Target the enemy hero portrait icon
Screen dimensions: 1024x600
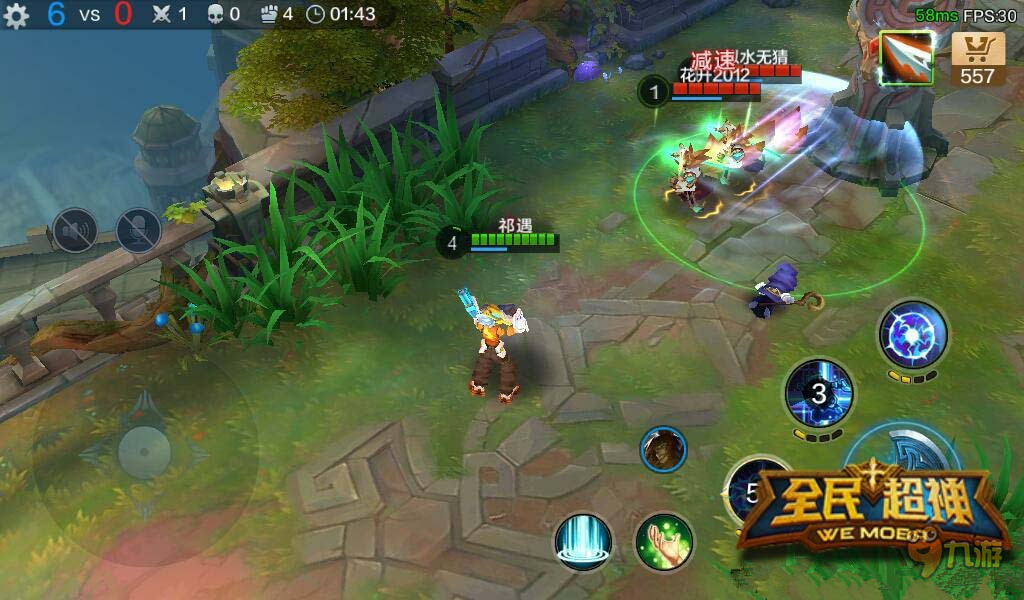click(663, 450)
